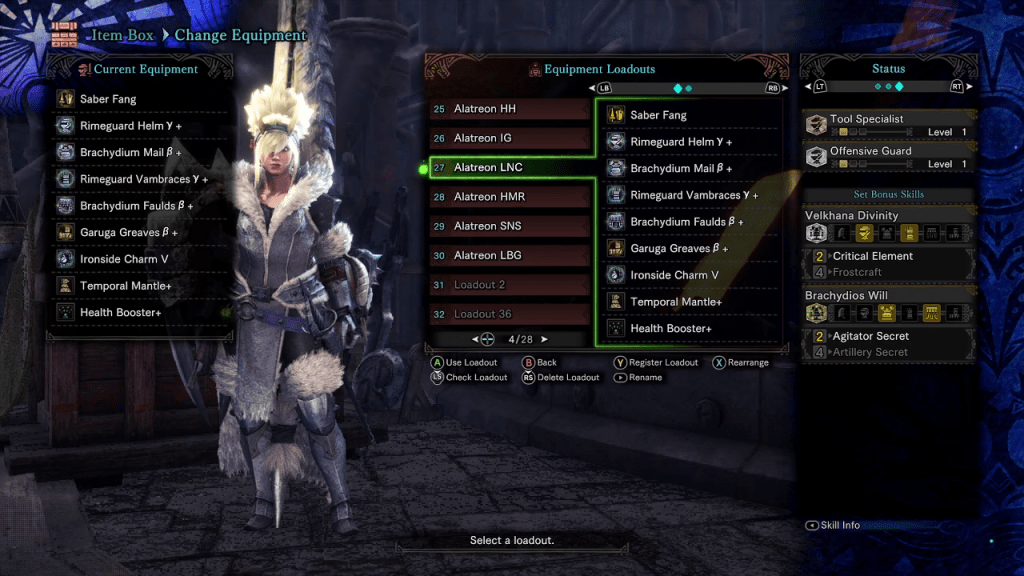Choose the Alatreon SNS loadout

[x=510, y=226]
